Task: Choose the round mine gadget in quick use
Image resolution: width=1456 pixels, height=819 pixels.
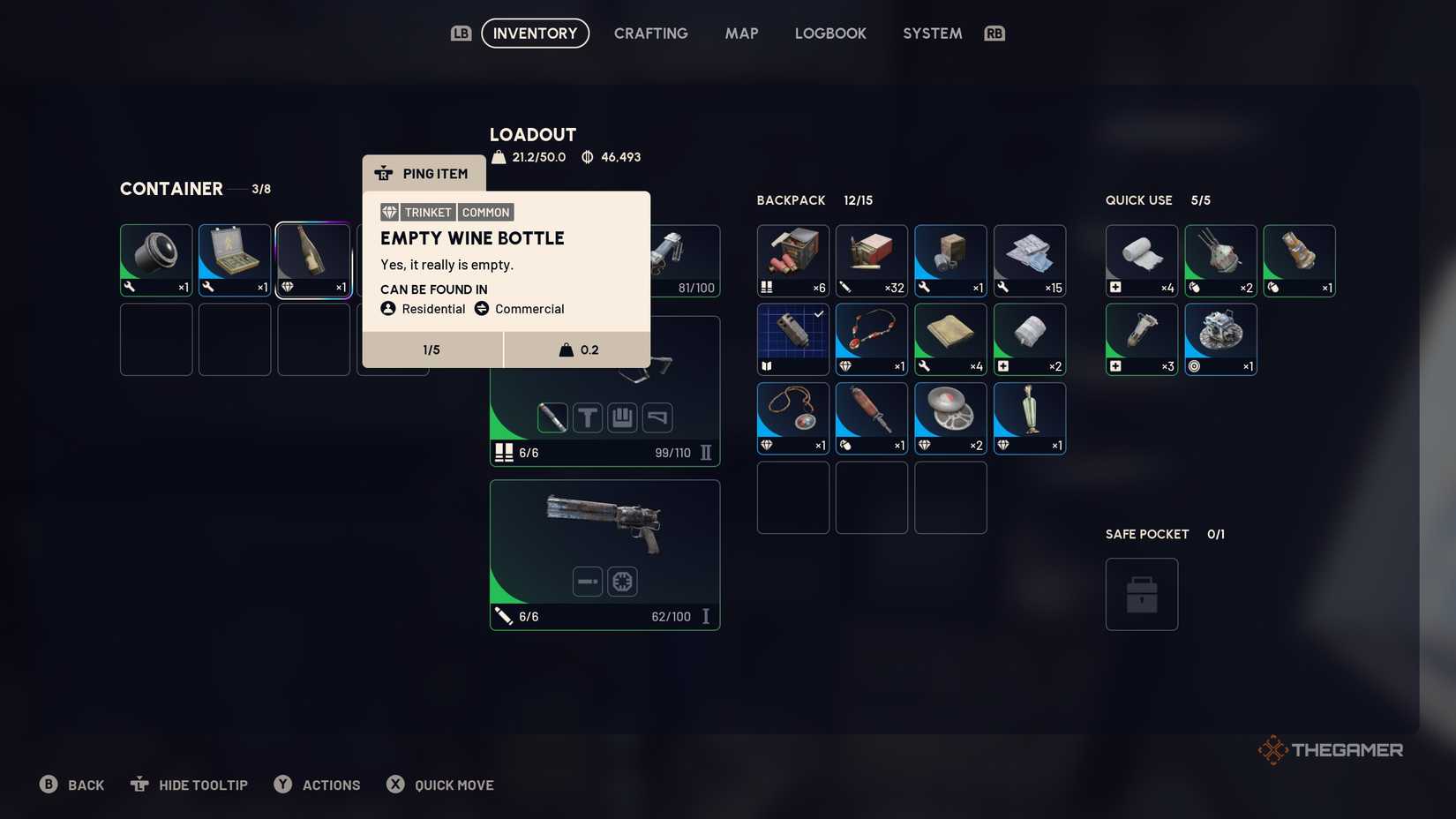Action: pyautogui.click(x=1220, y=339)
